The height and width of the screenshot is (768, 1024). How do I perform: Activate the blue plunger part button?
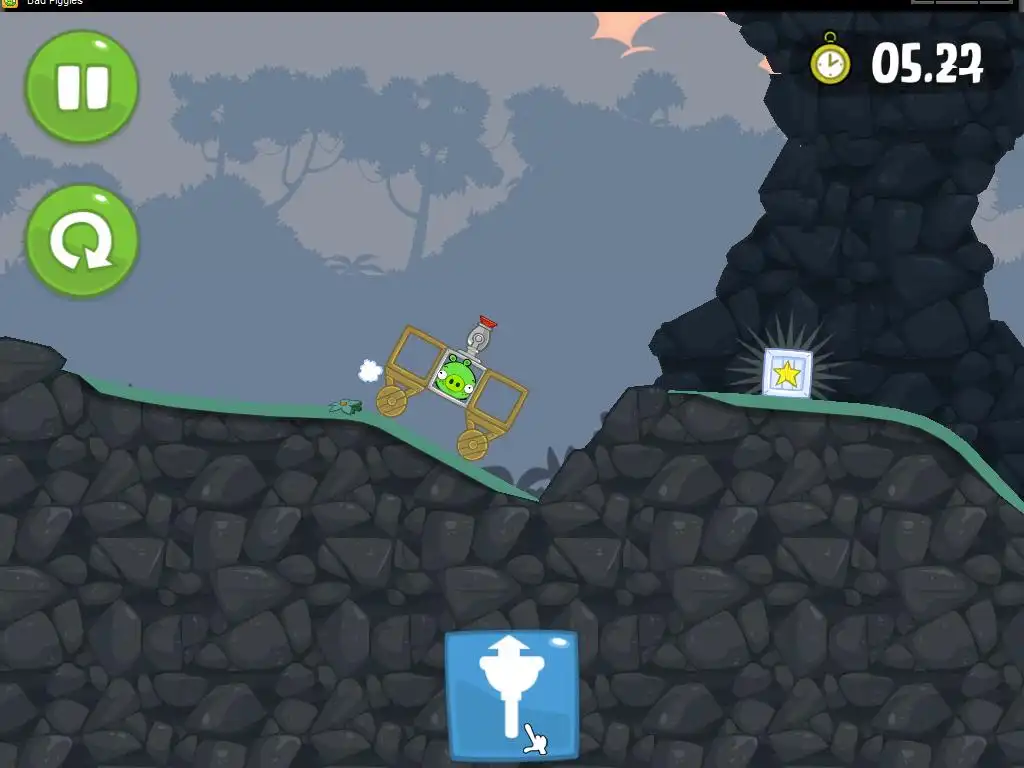tap(511, 693)
